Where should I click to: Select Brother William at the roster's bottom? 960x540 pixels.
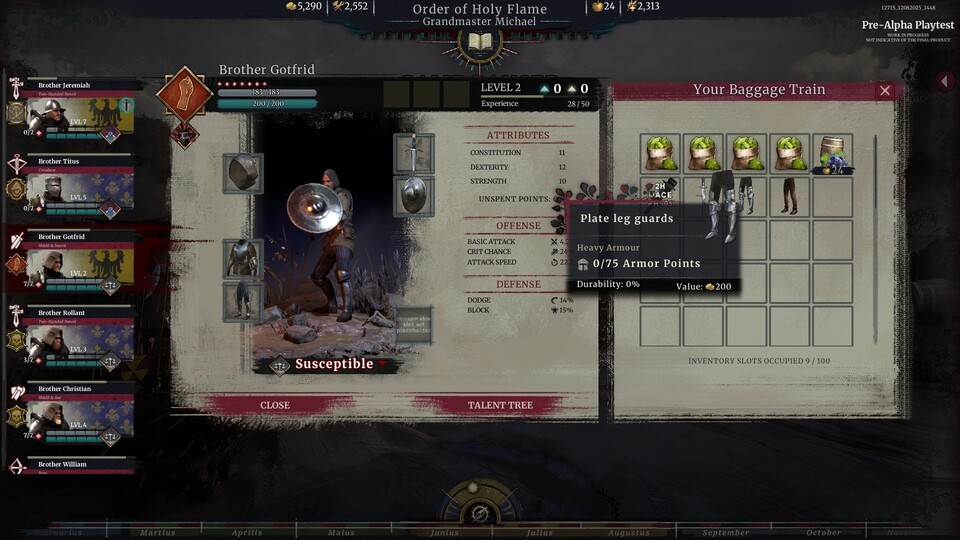(72, 465)
